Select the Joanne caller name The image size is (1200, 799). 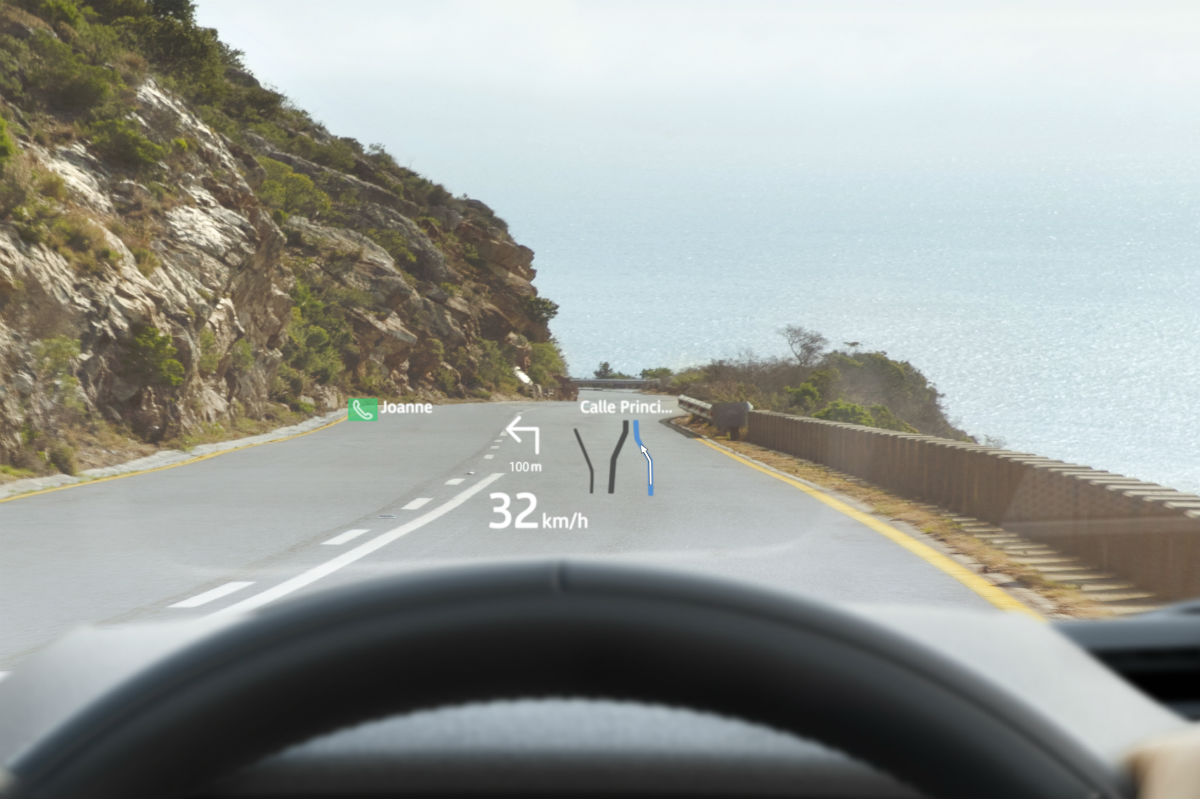pos(406,408)
